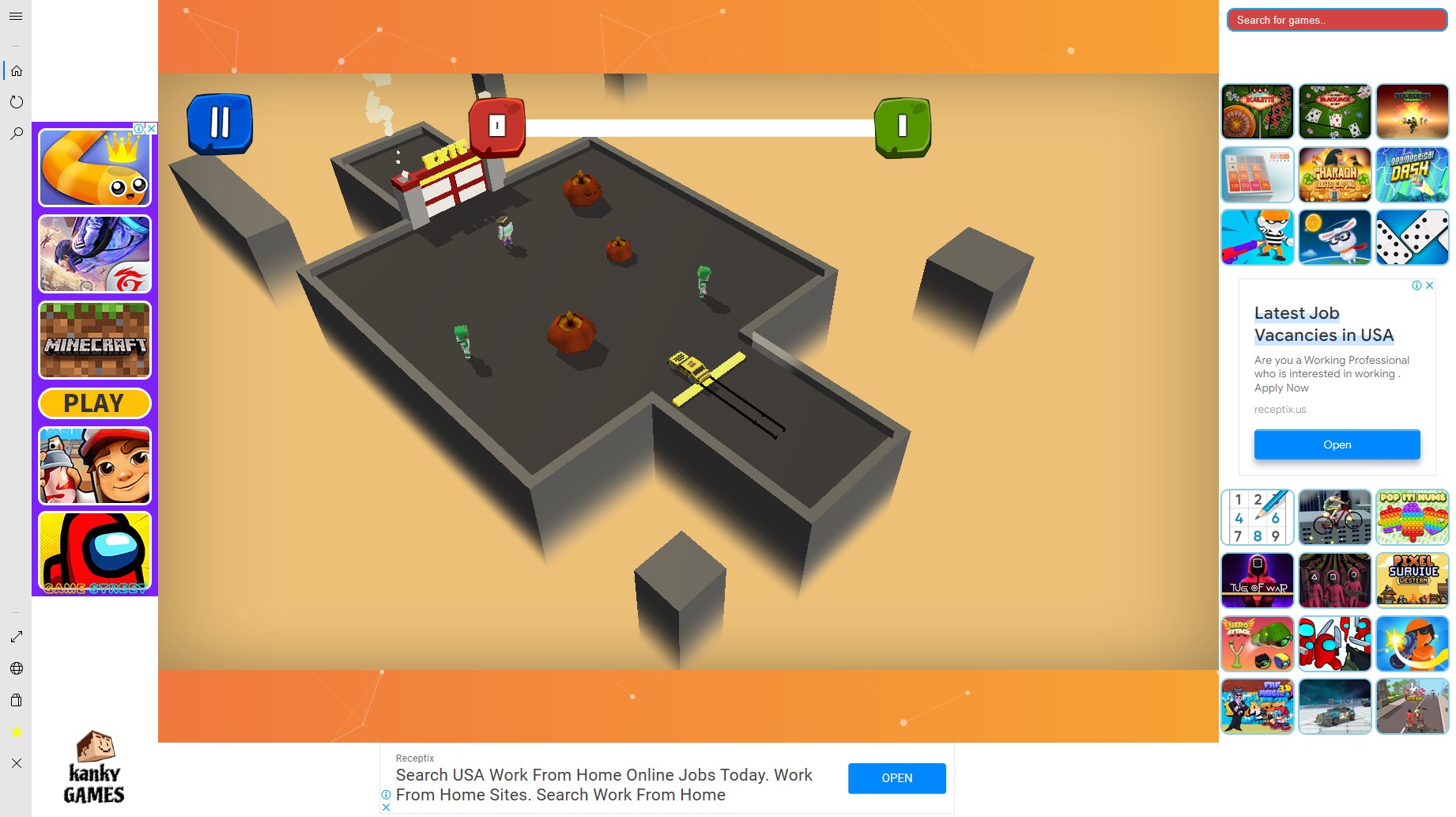Image resolution: width=1456 pixels, height=817 pixels.
Task: Dismiss the bottom Receptix banner ad
Action: click(387, 807)
